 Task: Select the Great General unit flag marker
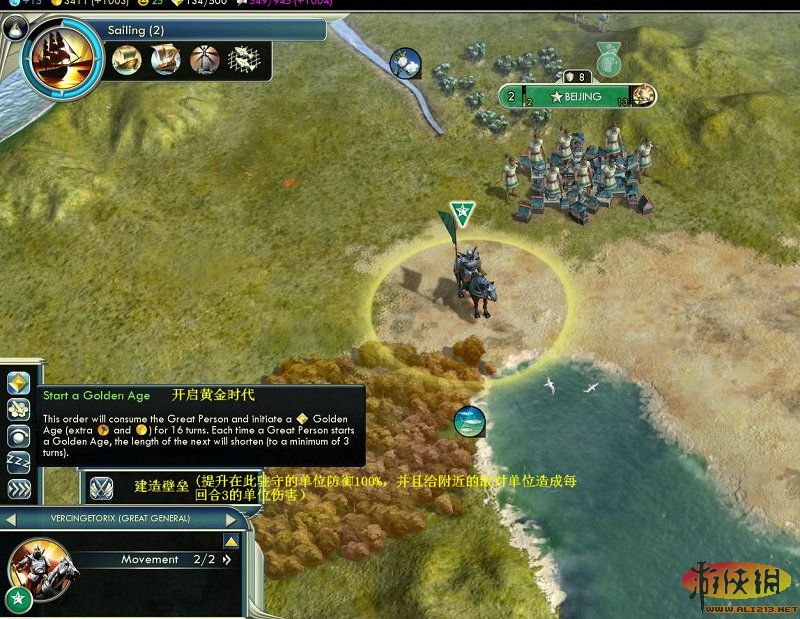click(x=461, y=212)
